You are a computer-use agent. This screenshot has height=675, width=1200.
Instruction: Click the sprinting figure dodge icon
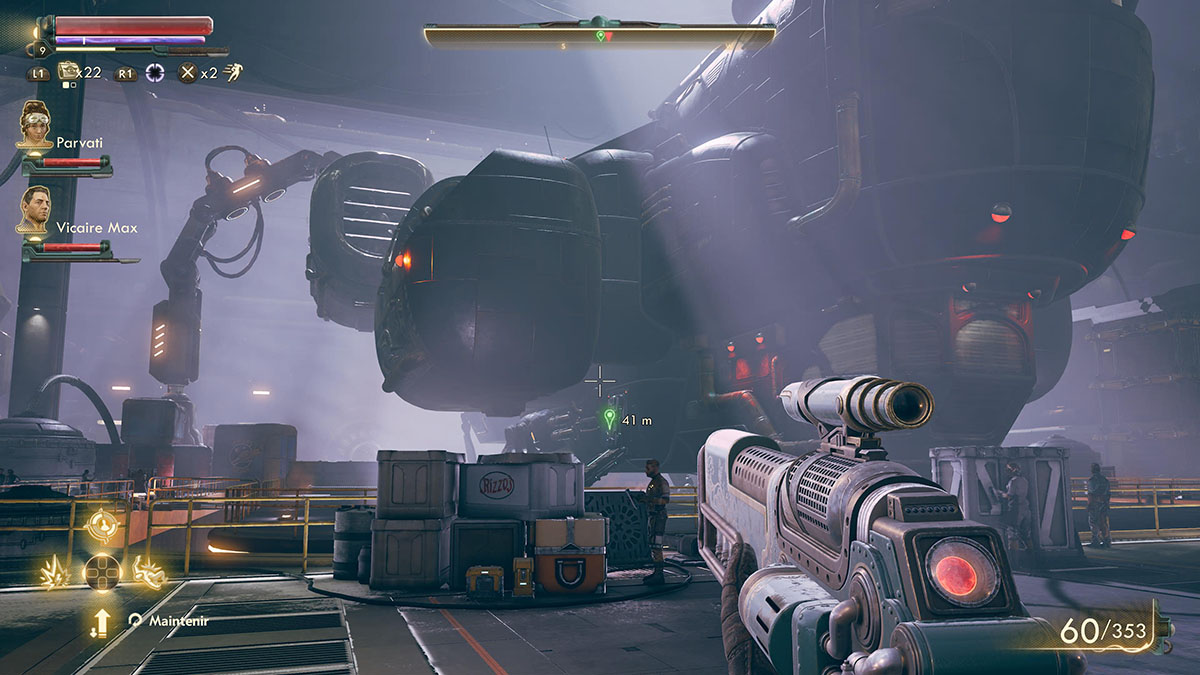[x=232, y=71]
